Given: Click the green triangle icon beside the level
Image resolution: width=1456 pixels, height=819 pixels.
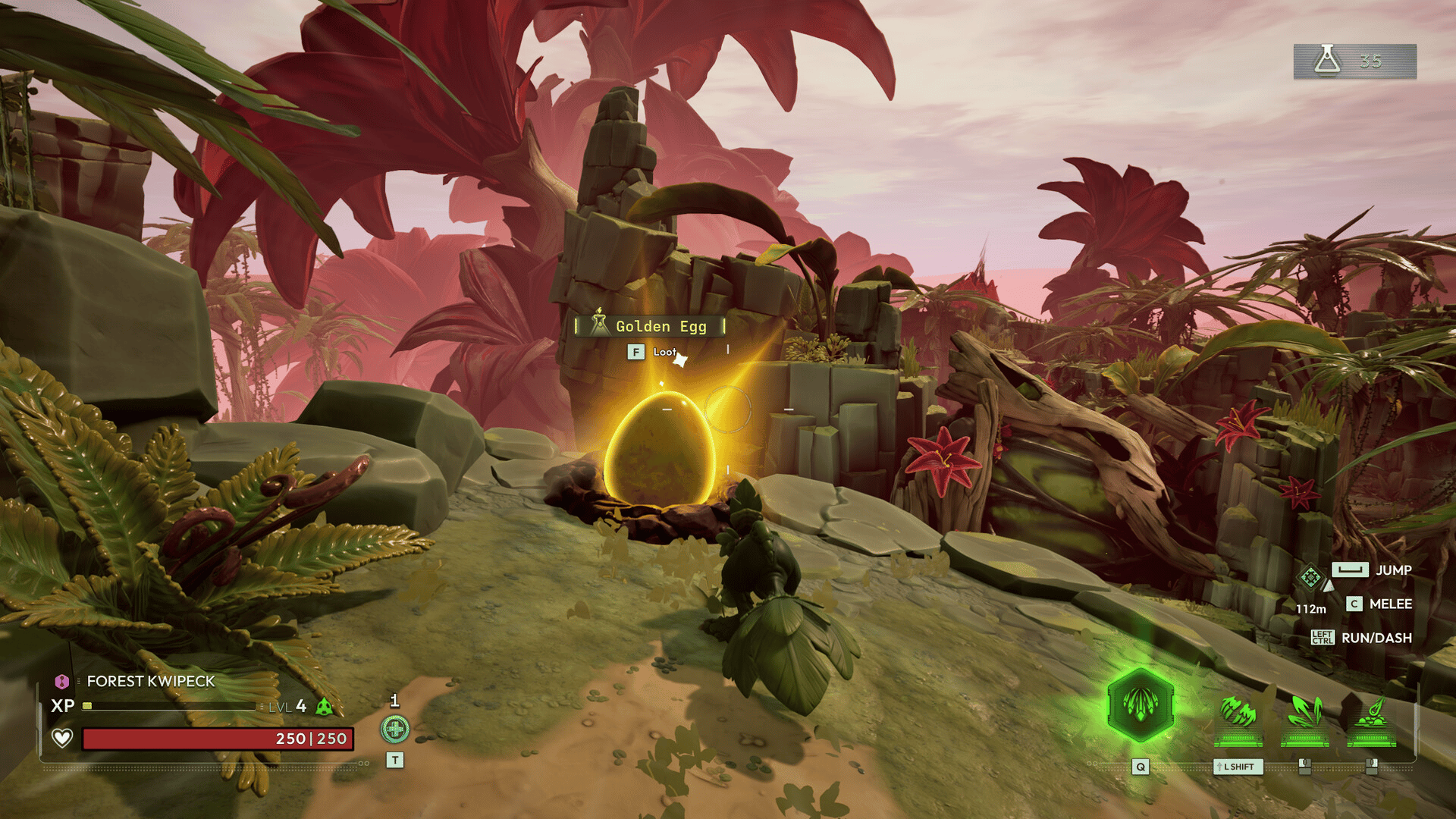Looking at the screenshot, I should pos(324,707).
